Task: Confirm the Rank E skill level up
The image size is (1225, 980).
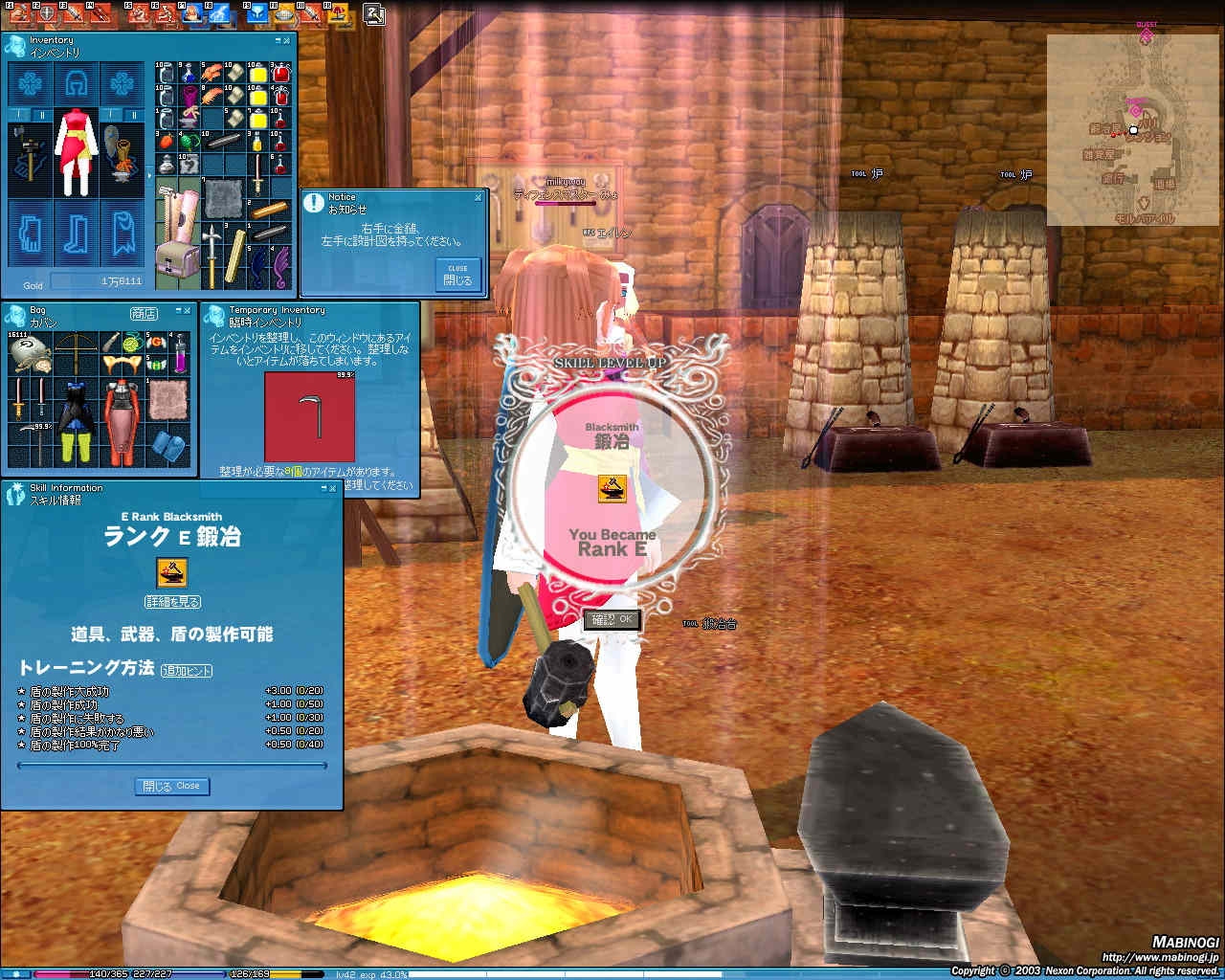Action: [612, 619]
